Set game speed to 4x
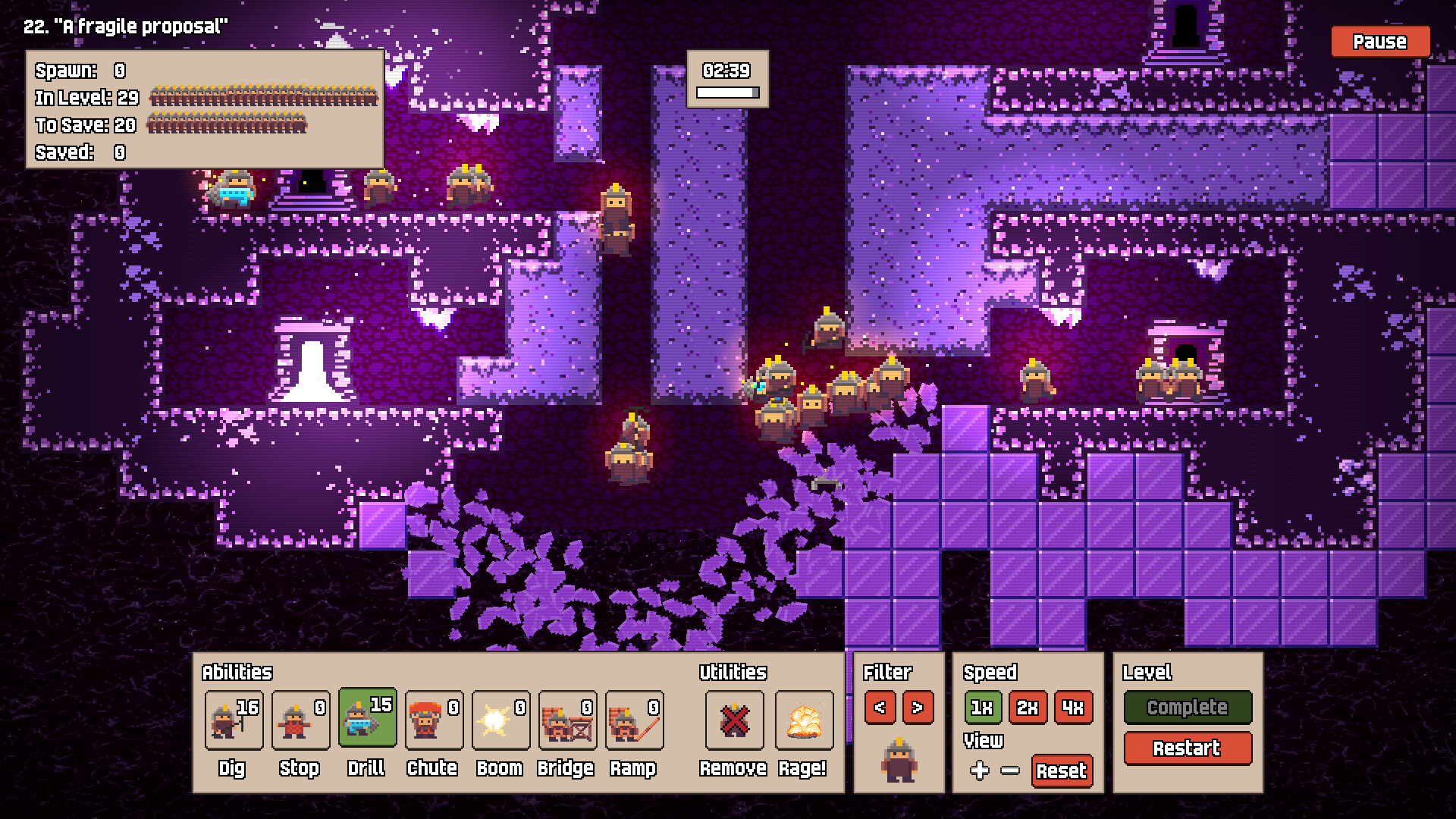Screen dimensions: 1456x819 (1073, 708)
